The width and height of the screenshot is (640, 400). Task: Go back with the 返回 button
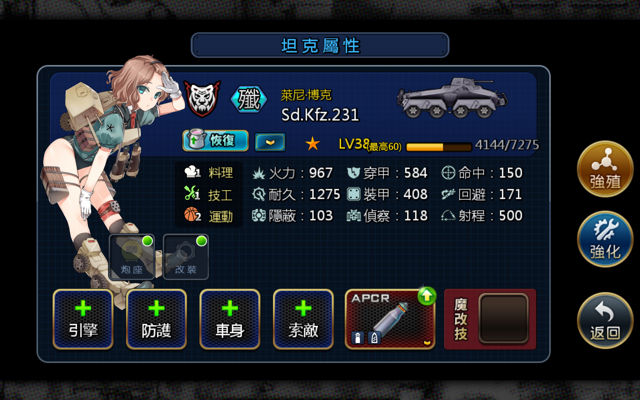tap(605, 320)
